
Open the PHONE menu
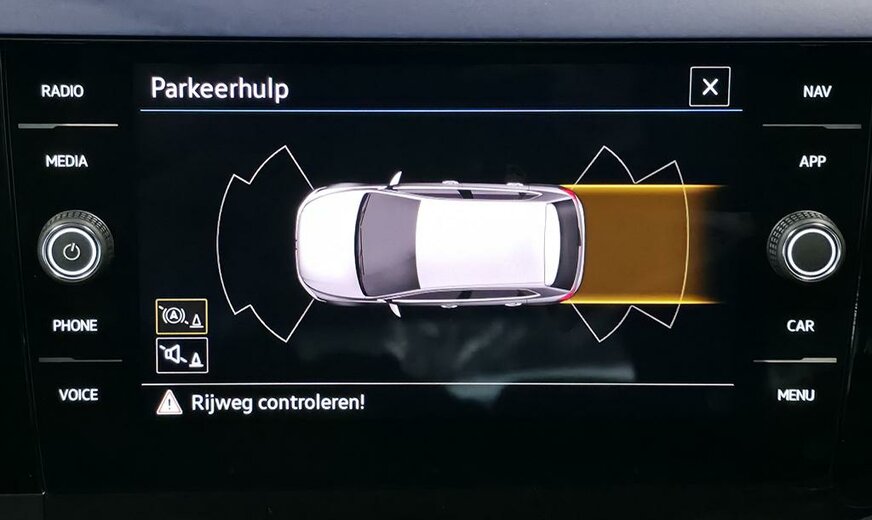pos(75,325)
